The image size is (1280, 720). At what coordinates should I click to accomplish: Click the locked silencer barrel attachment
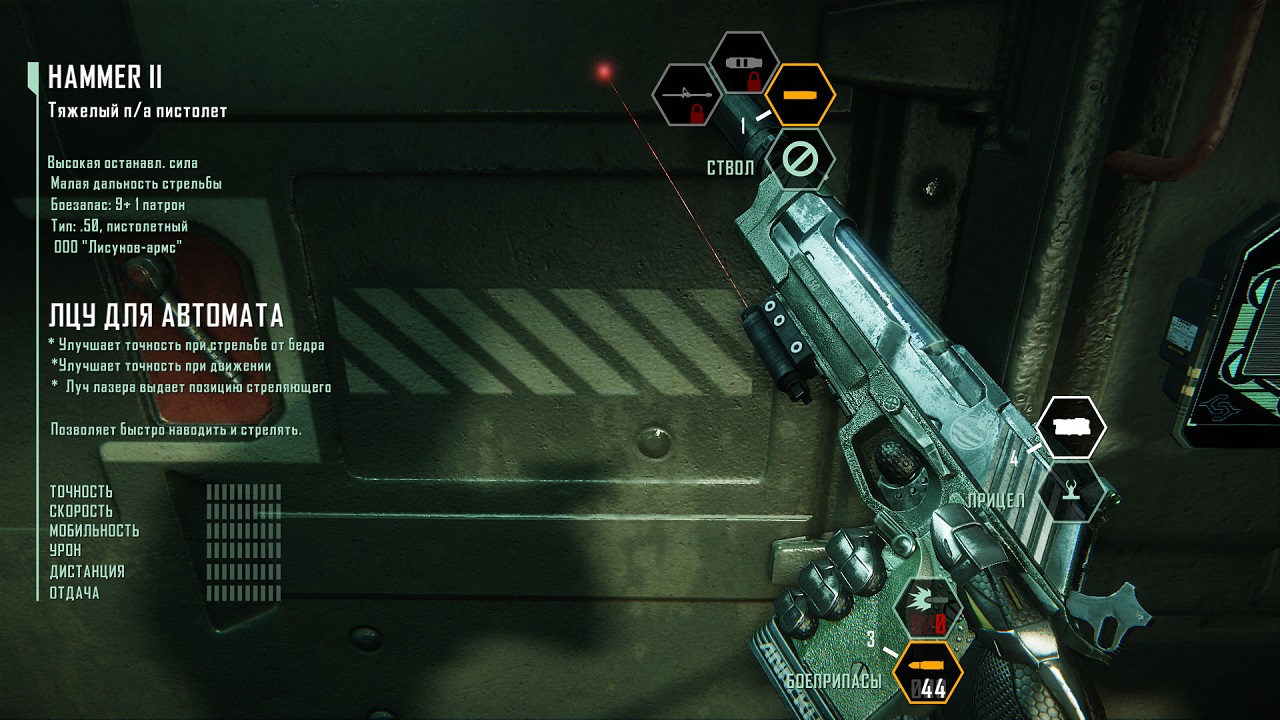tap(745, 64)
